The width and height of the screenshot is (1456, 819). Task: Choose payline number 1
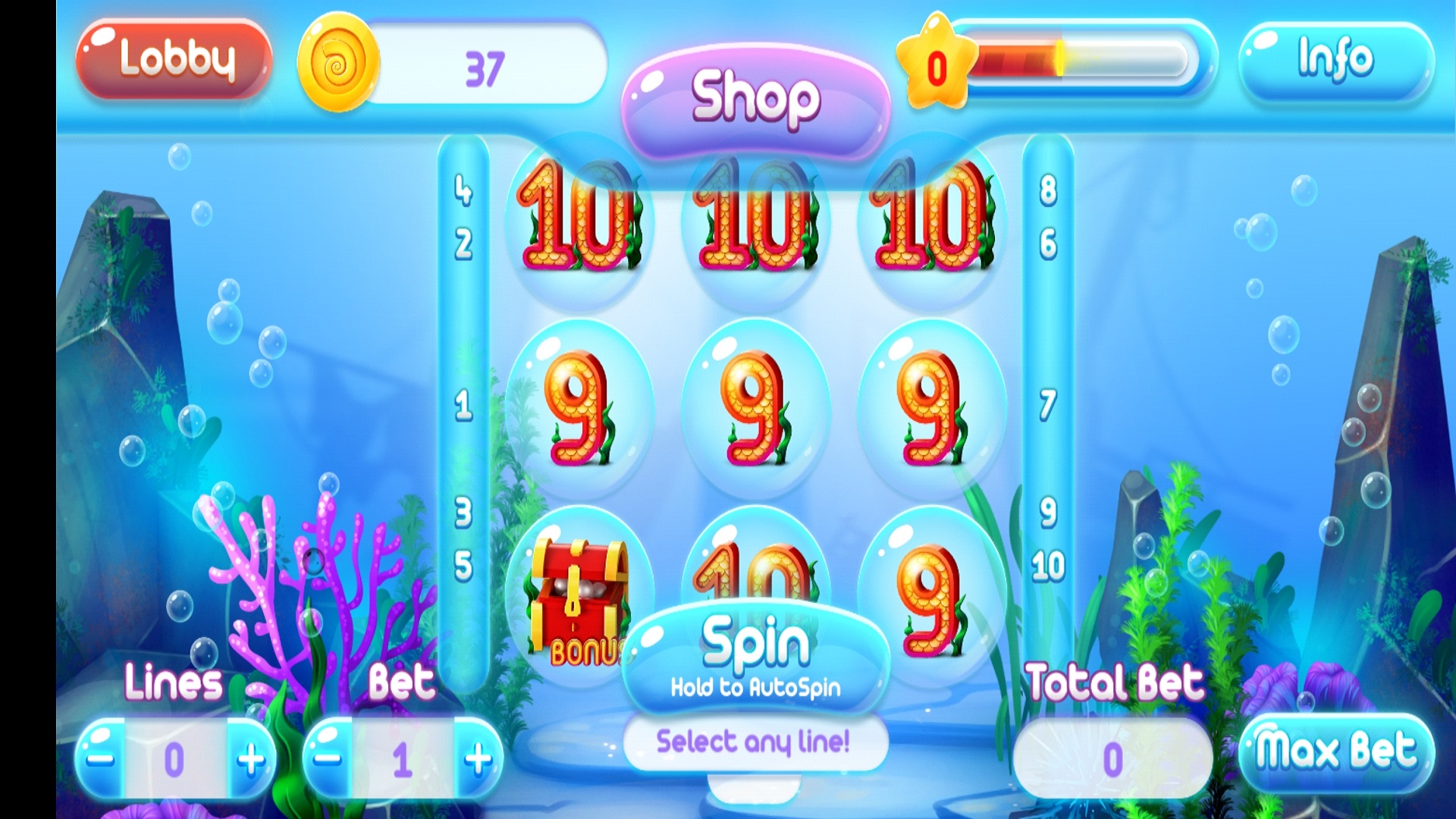463,406
